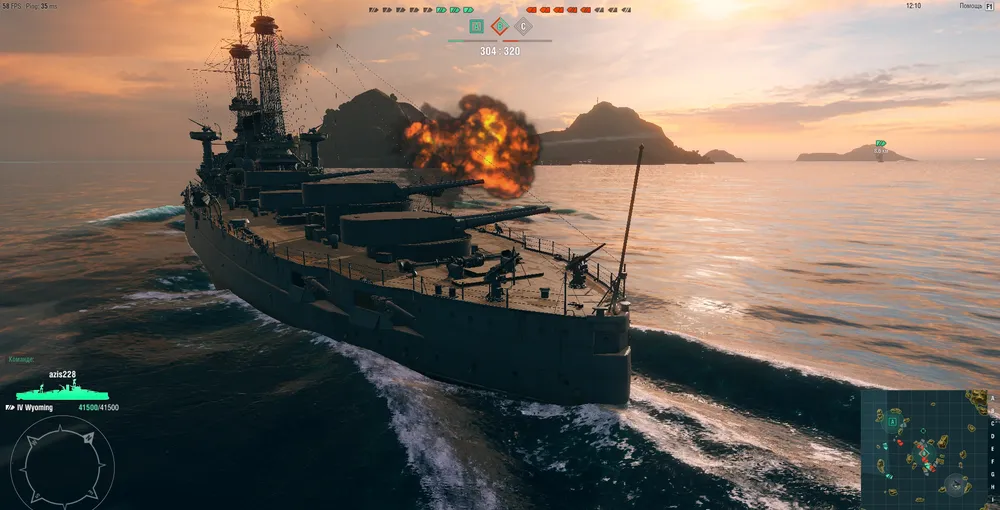Screen dimensions: 1000x510
Task: Click point A marker on the minimap
Action: (891, 421)
